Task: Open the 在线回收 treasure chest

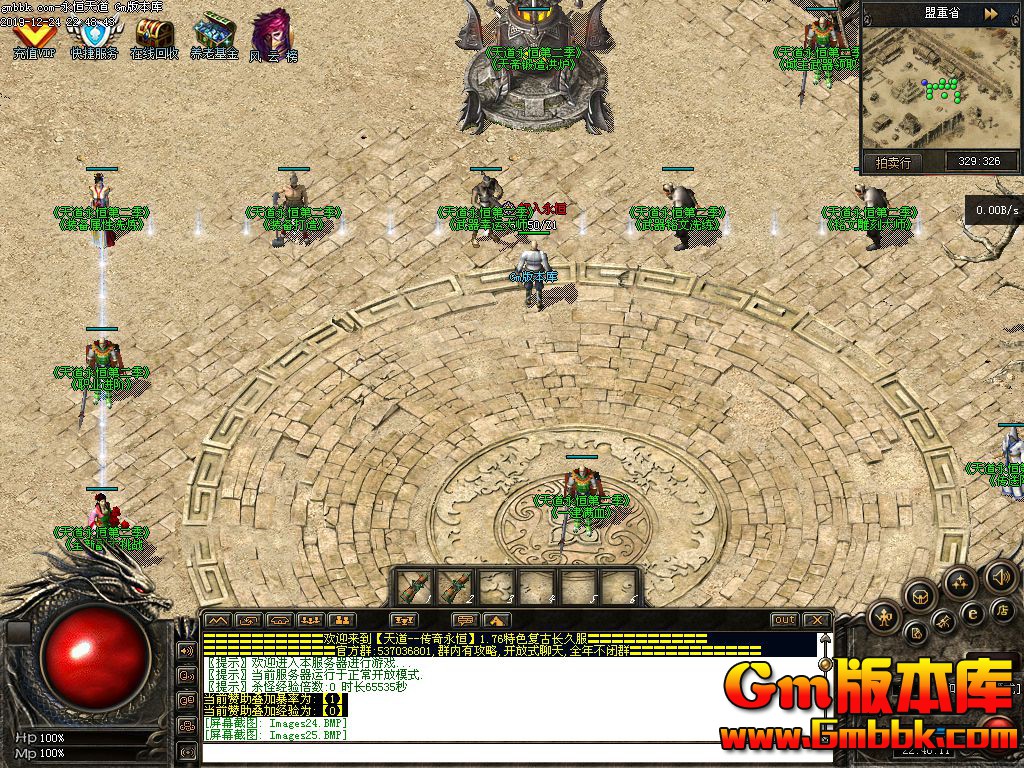Action: (154, 37)
